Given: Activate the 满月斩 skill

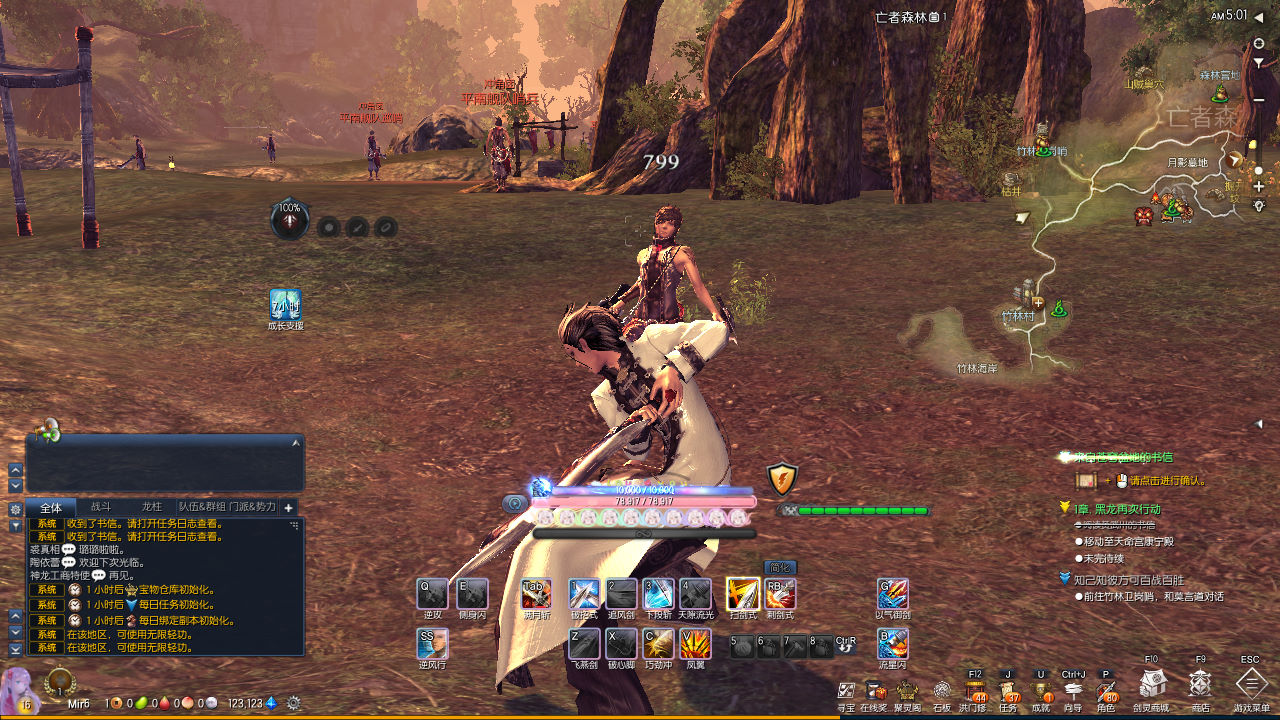Looking at the screenshot, I should tap(537, 594).
